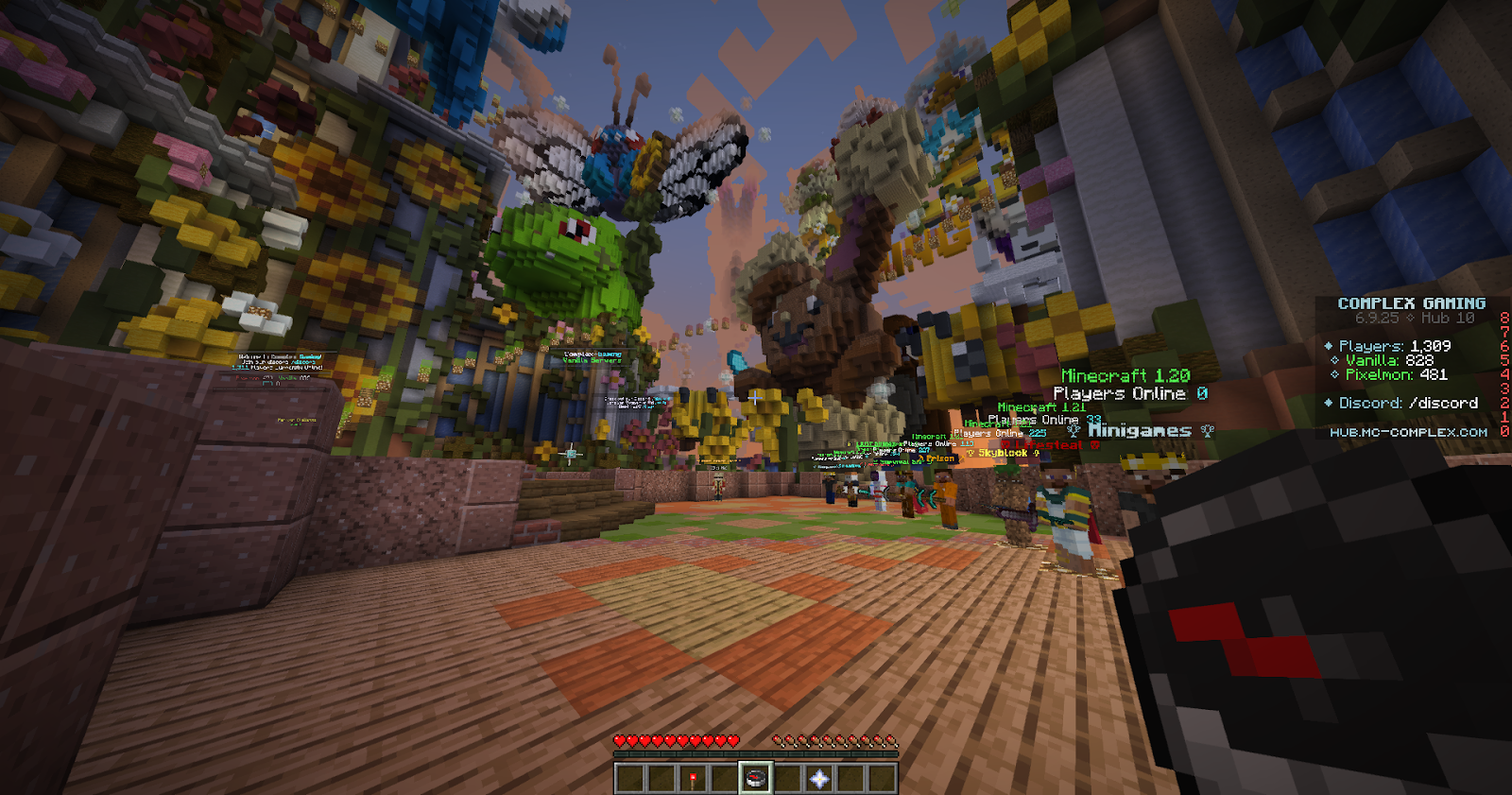Click the rightmost heart in the health bar

(x=733, y=740)
